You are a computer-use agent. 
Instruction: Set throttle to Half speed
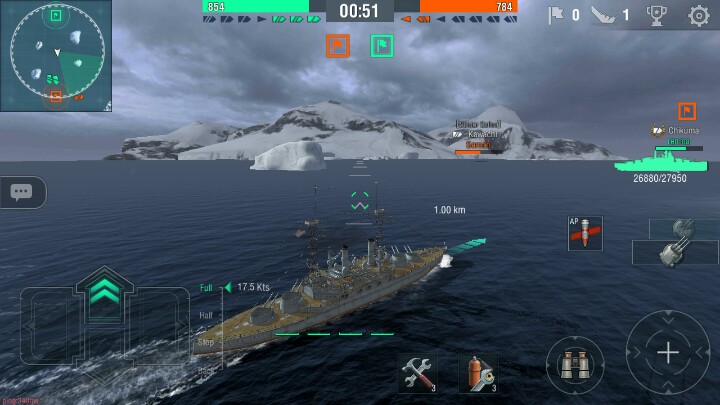pyautogui.click(x=207, y=315)
